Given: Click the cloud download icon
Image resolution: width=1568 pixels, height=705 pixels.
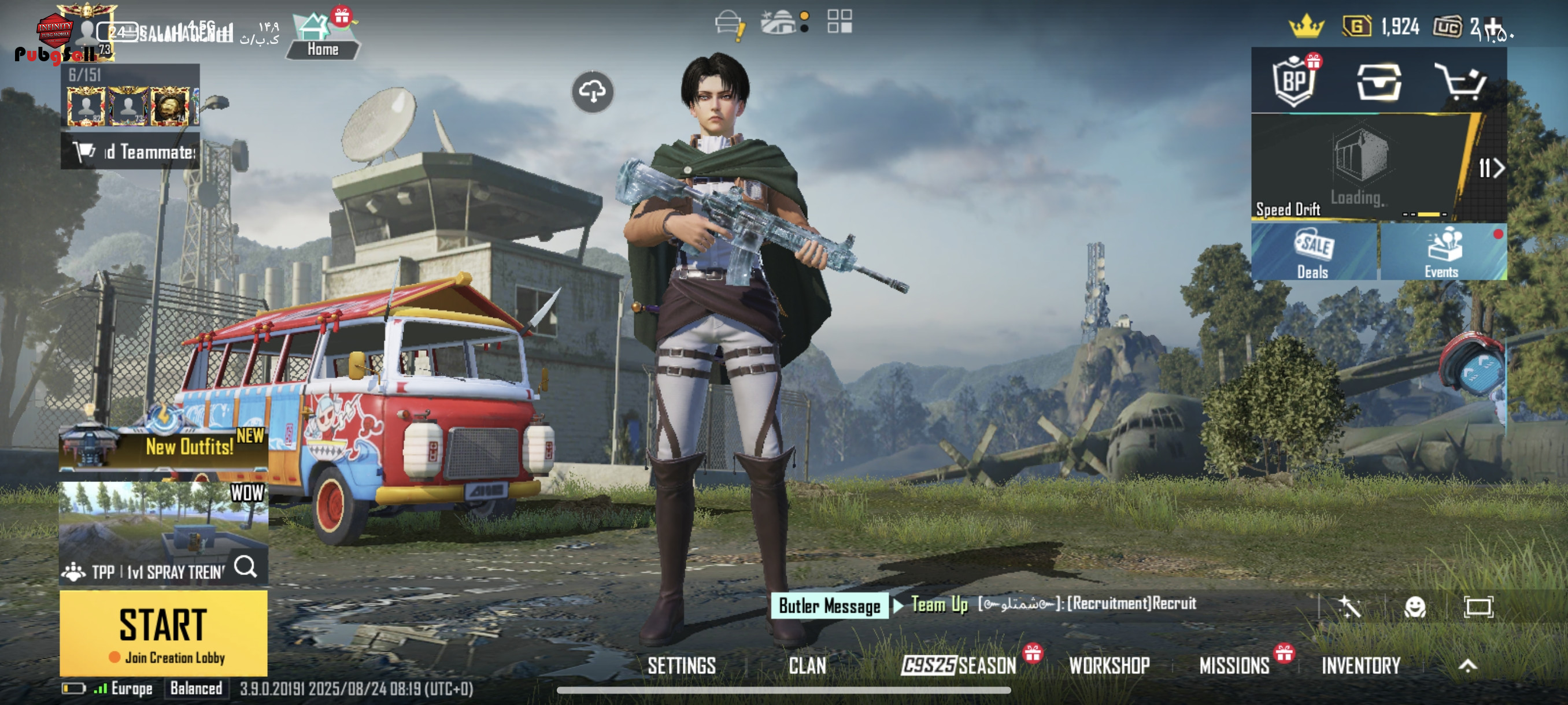Looking at the screenshot, I should coord(592,92).
